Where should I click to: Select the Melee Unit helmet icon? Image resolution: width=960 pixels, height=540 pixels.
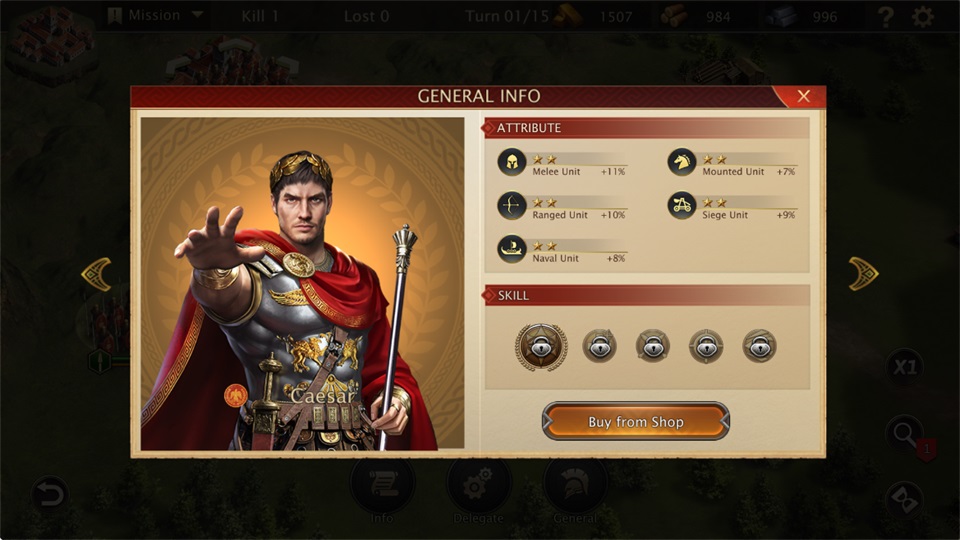click(x=512, y=163)
